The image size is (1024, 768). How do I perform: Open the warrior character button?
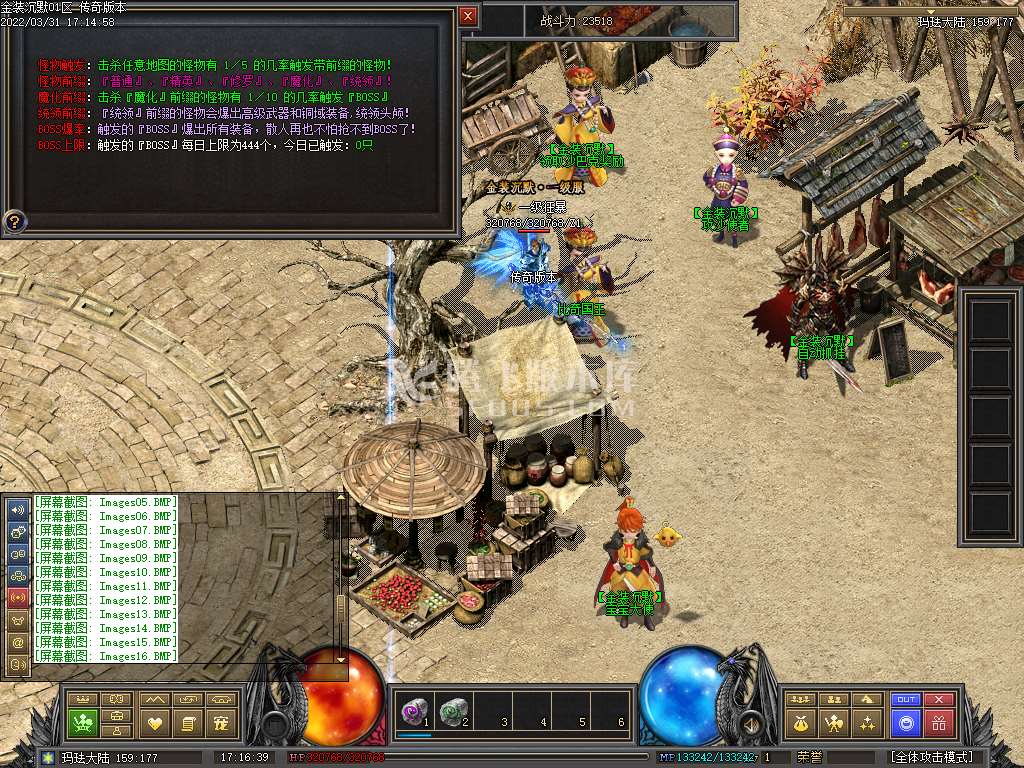pyautogui.click(x=834, y=722)
